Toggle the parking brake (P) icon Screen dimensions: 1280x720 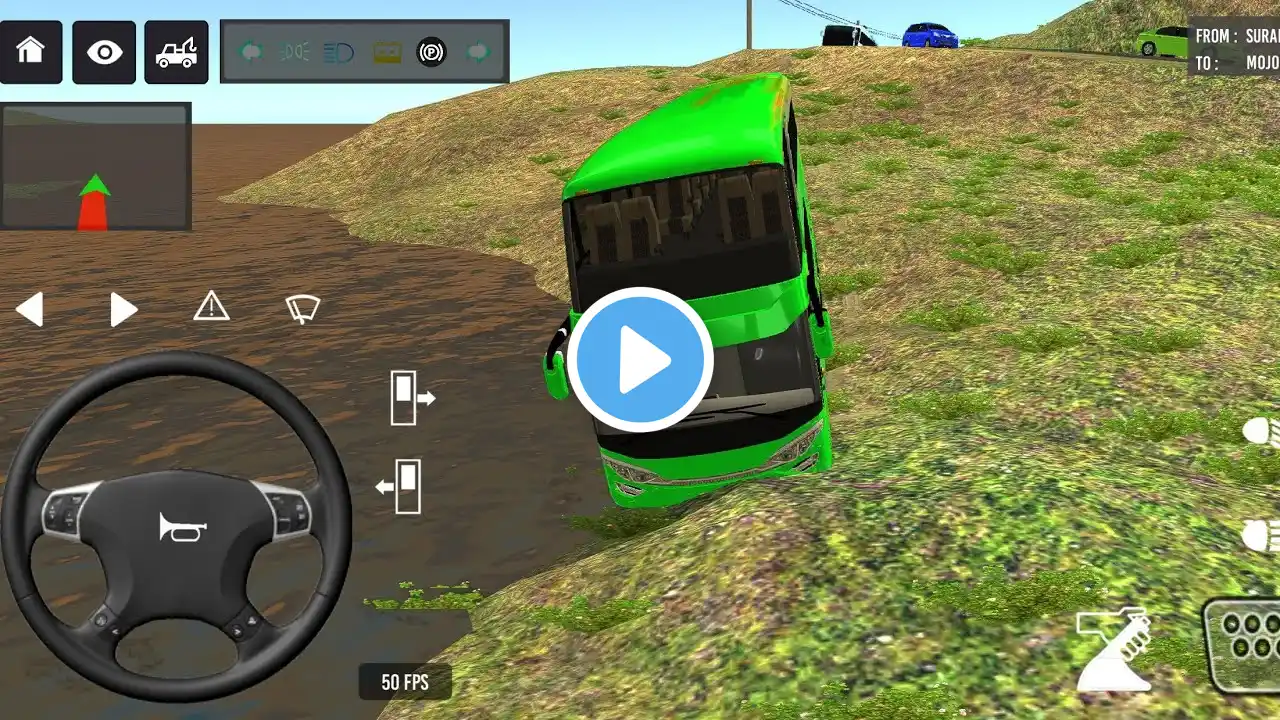[431, 51]
